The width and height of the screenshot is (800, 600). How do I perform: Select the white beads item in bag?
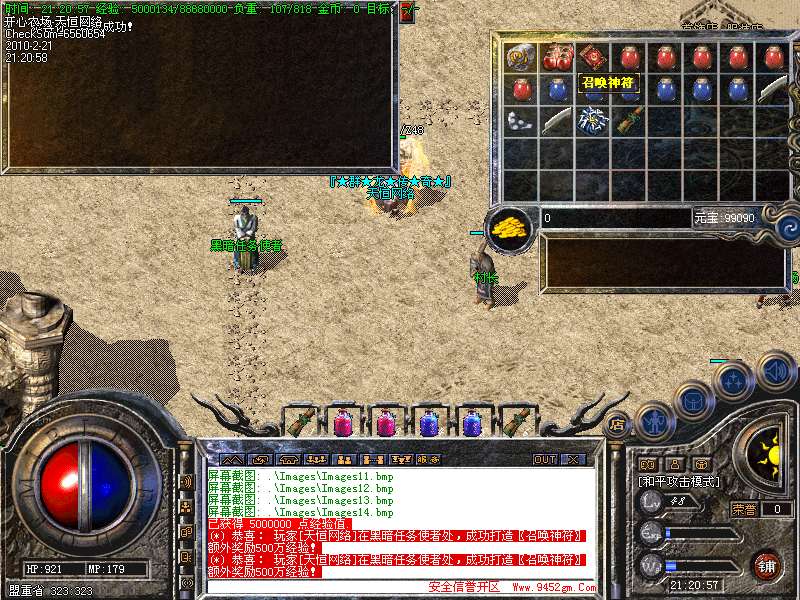pos(520,121)
